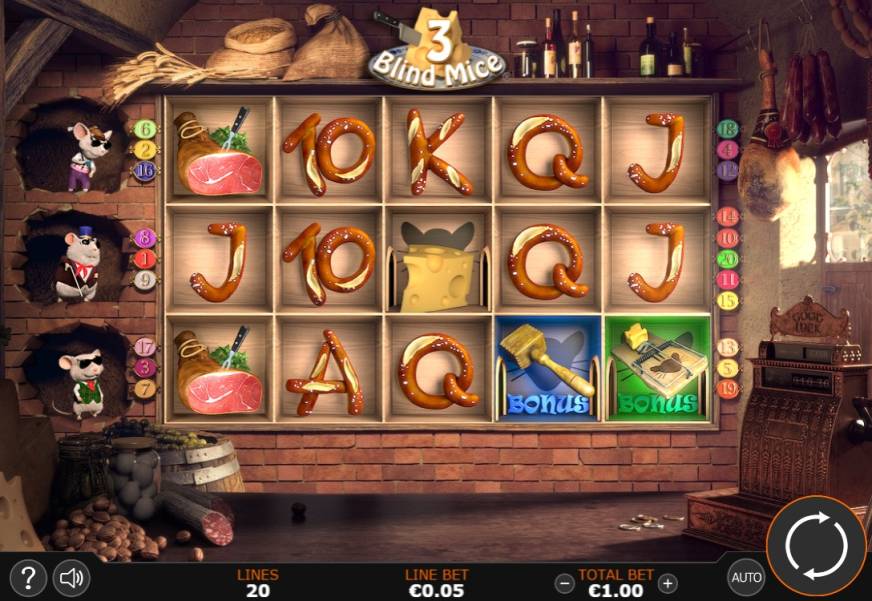This screenshot has height=601, width=872.
Task: Select the payline 6 marker
Action: (145, 129)
